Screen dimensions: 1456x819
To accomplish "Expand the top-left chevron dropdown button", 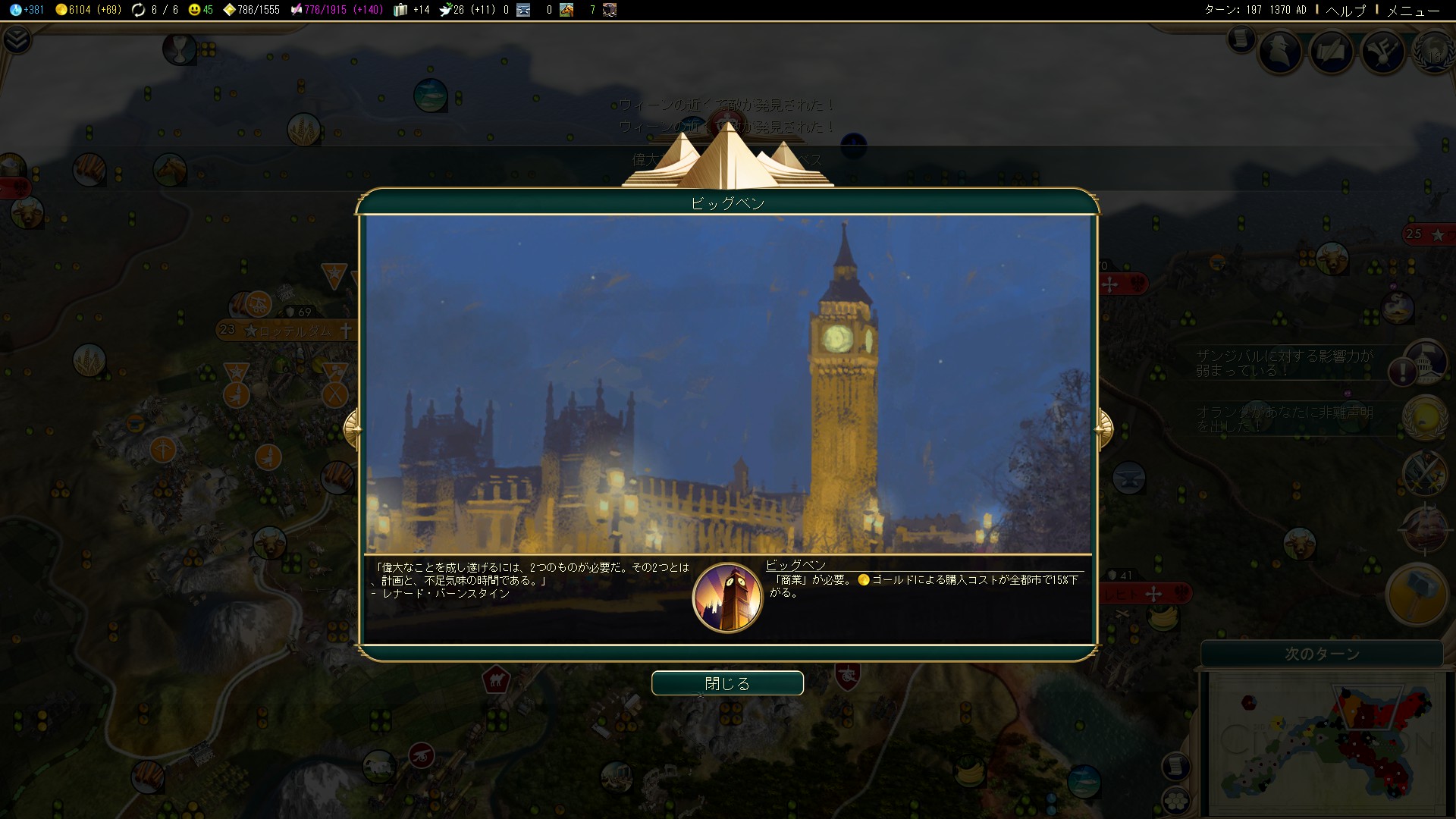I will [17, 39].
